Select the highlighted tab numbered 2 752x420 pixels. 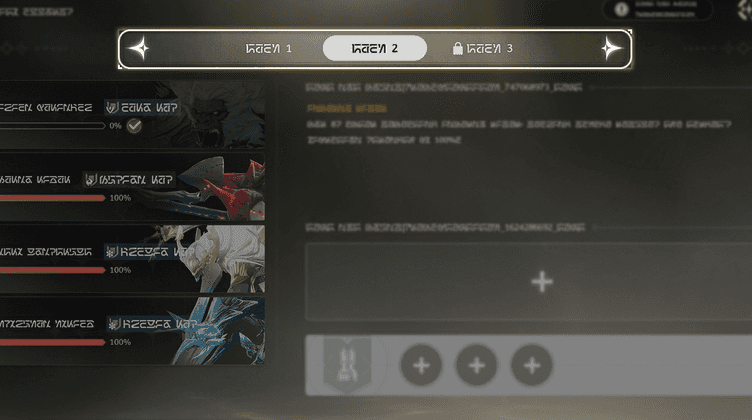pos(375,48)
